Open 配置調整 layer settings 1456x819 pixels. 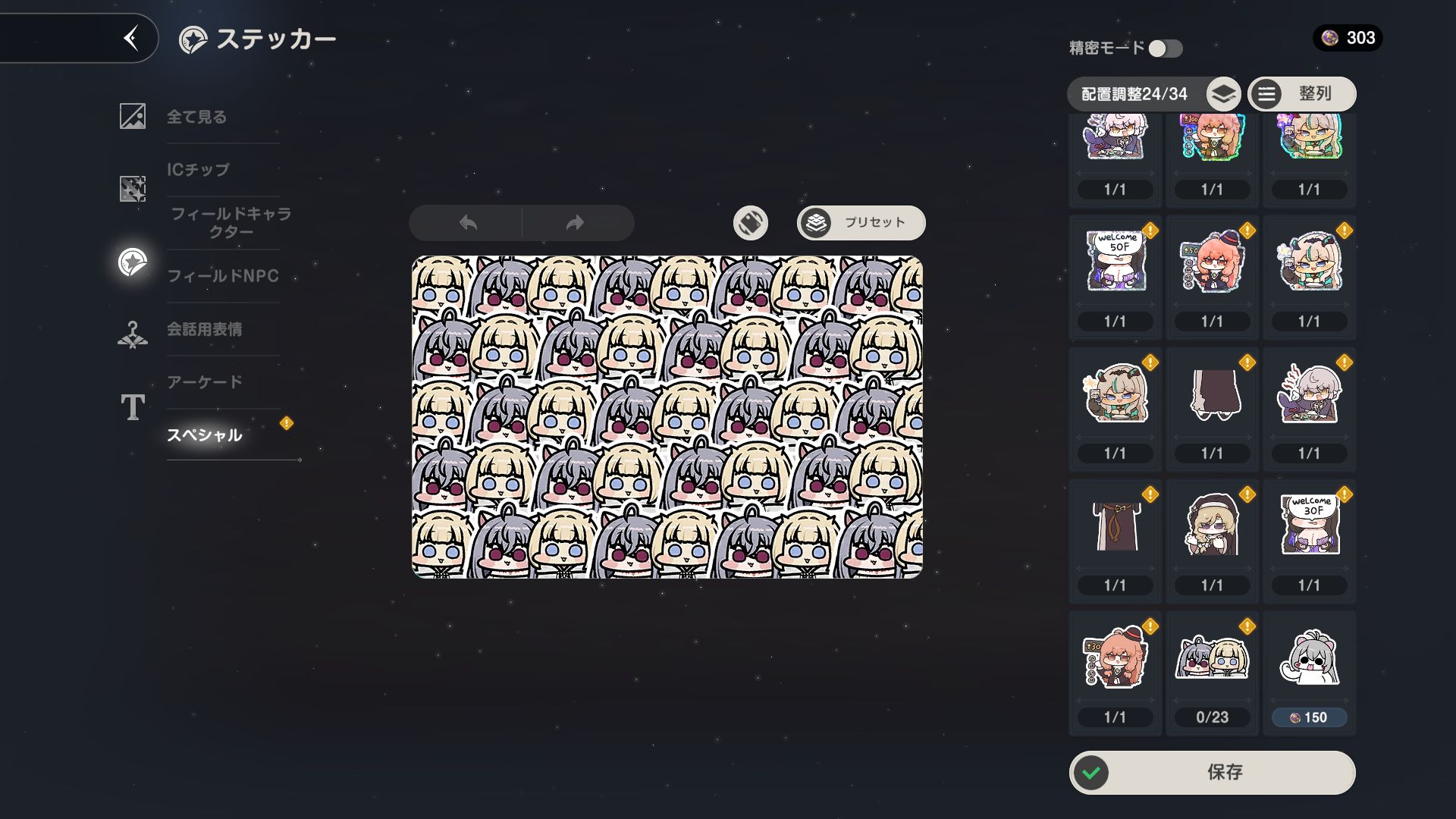tap(1222, 95)
